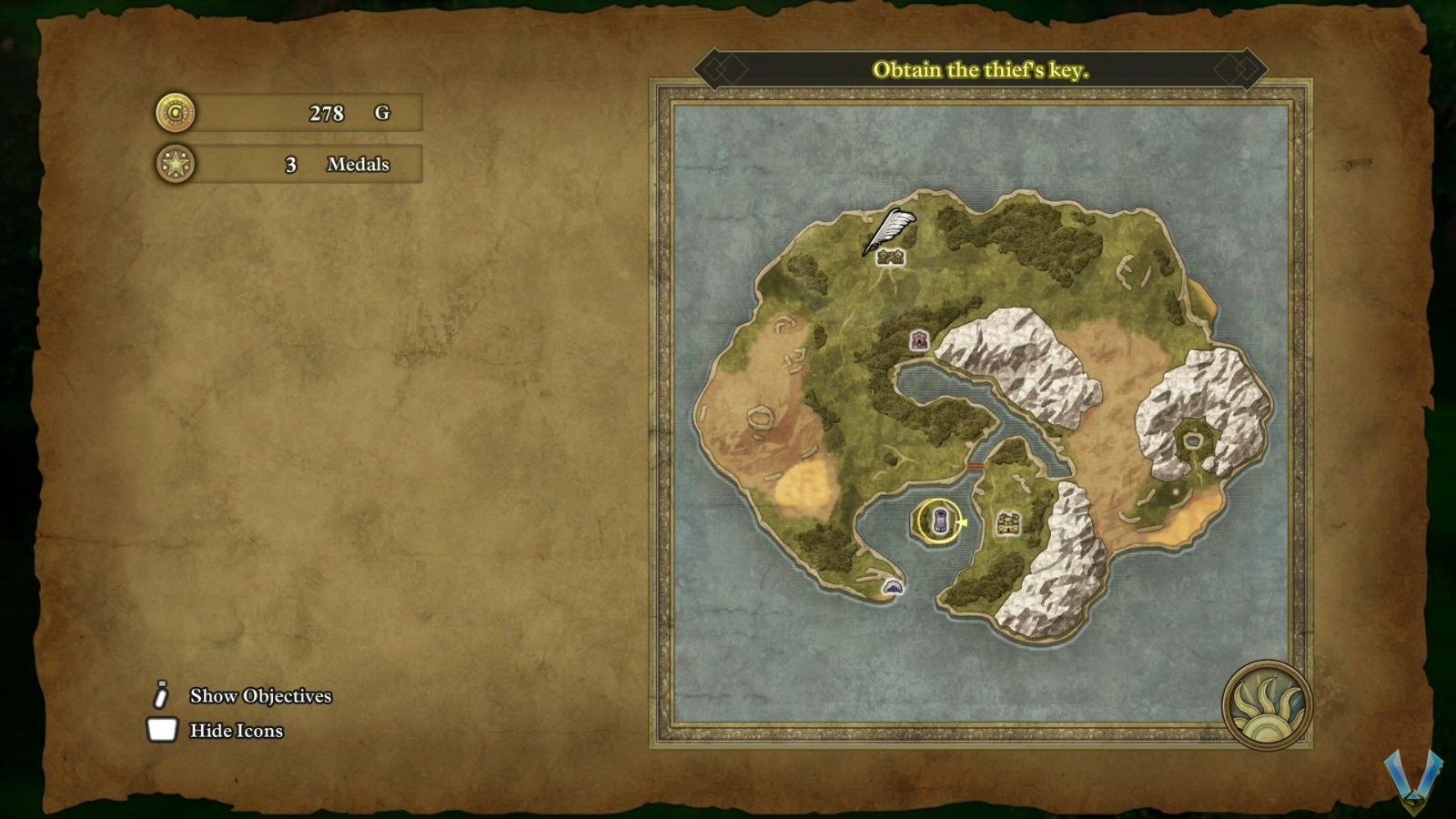Select the tower marker circled in yellow

point(937,522)
